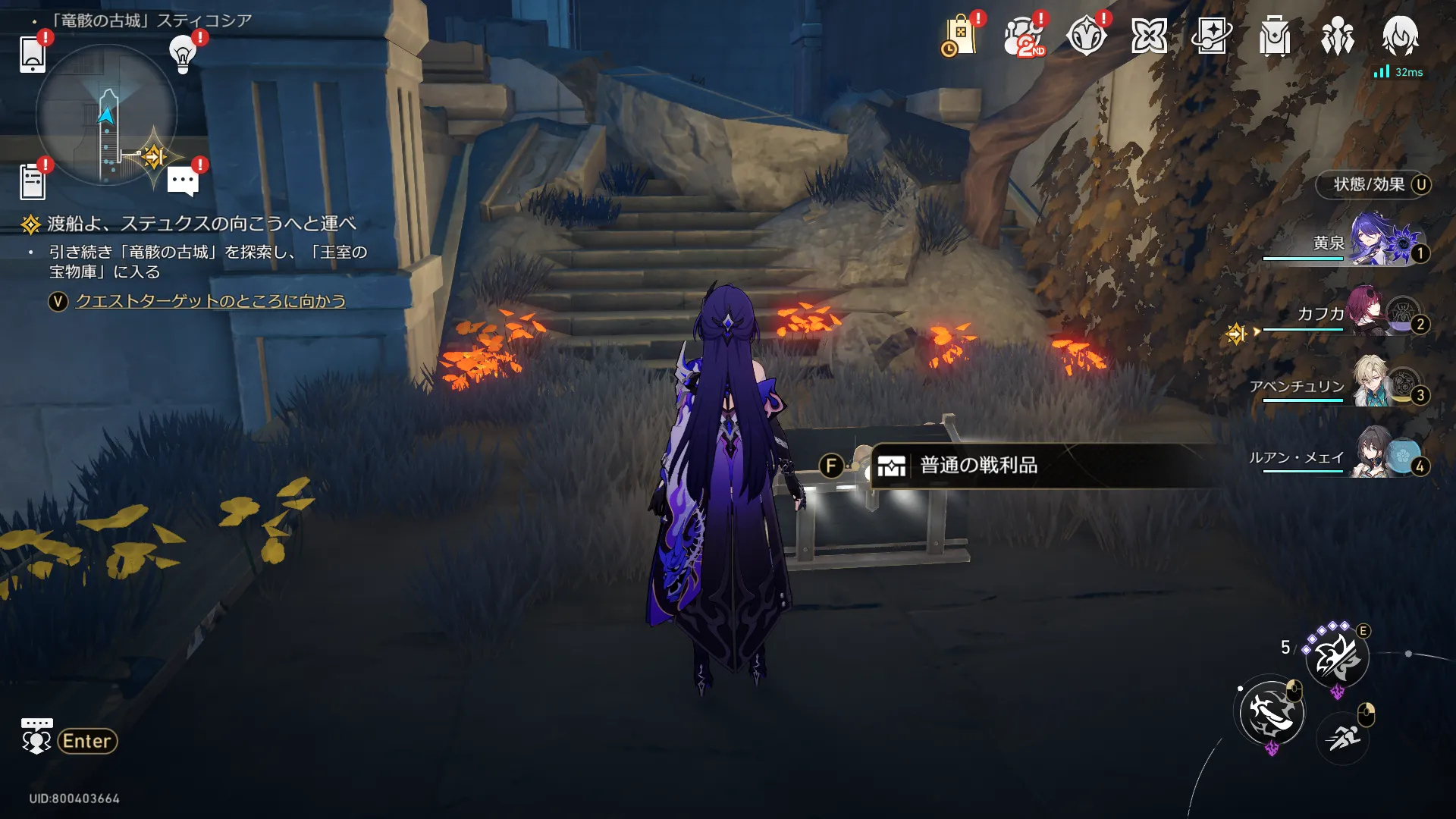
Task: Open the shopping bag store icon
Action: [959, 36]
